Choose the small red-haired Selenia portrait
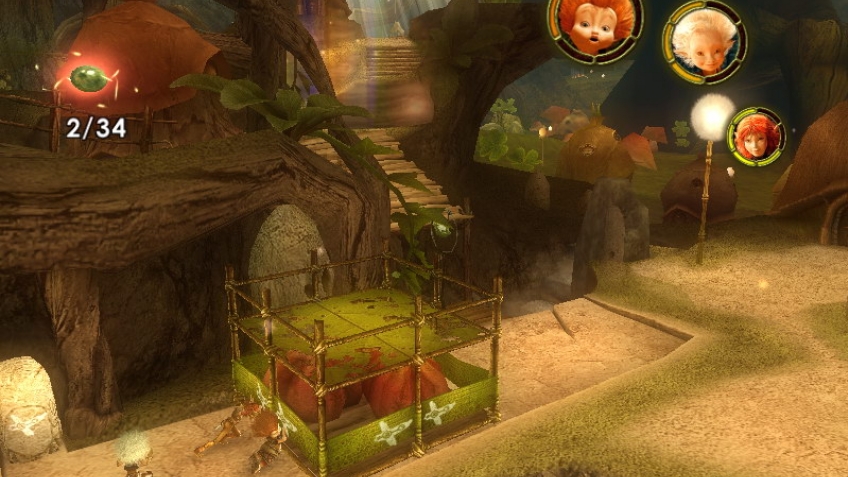Image resolution: width=848 pixels, height=477 pixels. click(x=756, y=135)
